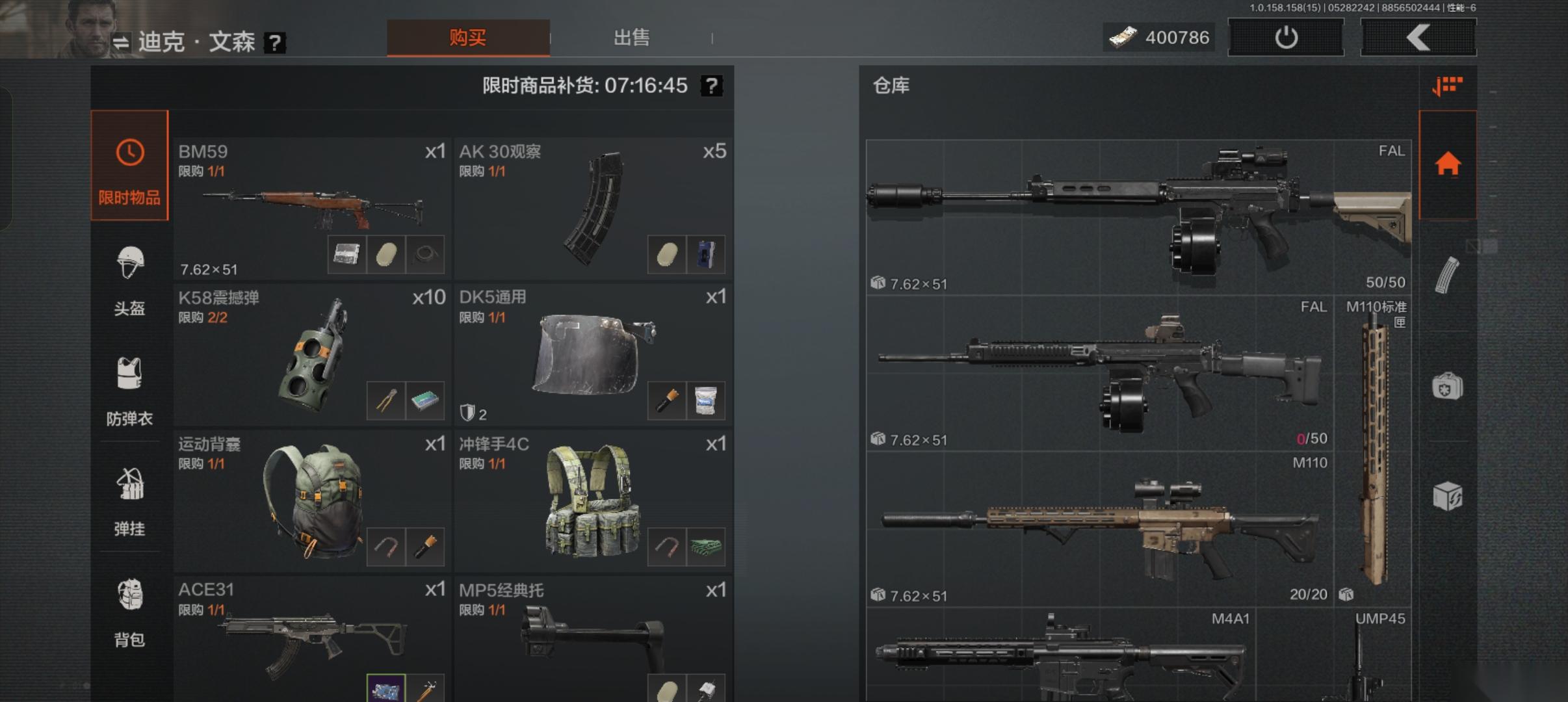Select the MP5经典托 stock offer
Screen dimensions: 1568x702
pos(593,640)
